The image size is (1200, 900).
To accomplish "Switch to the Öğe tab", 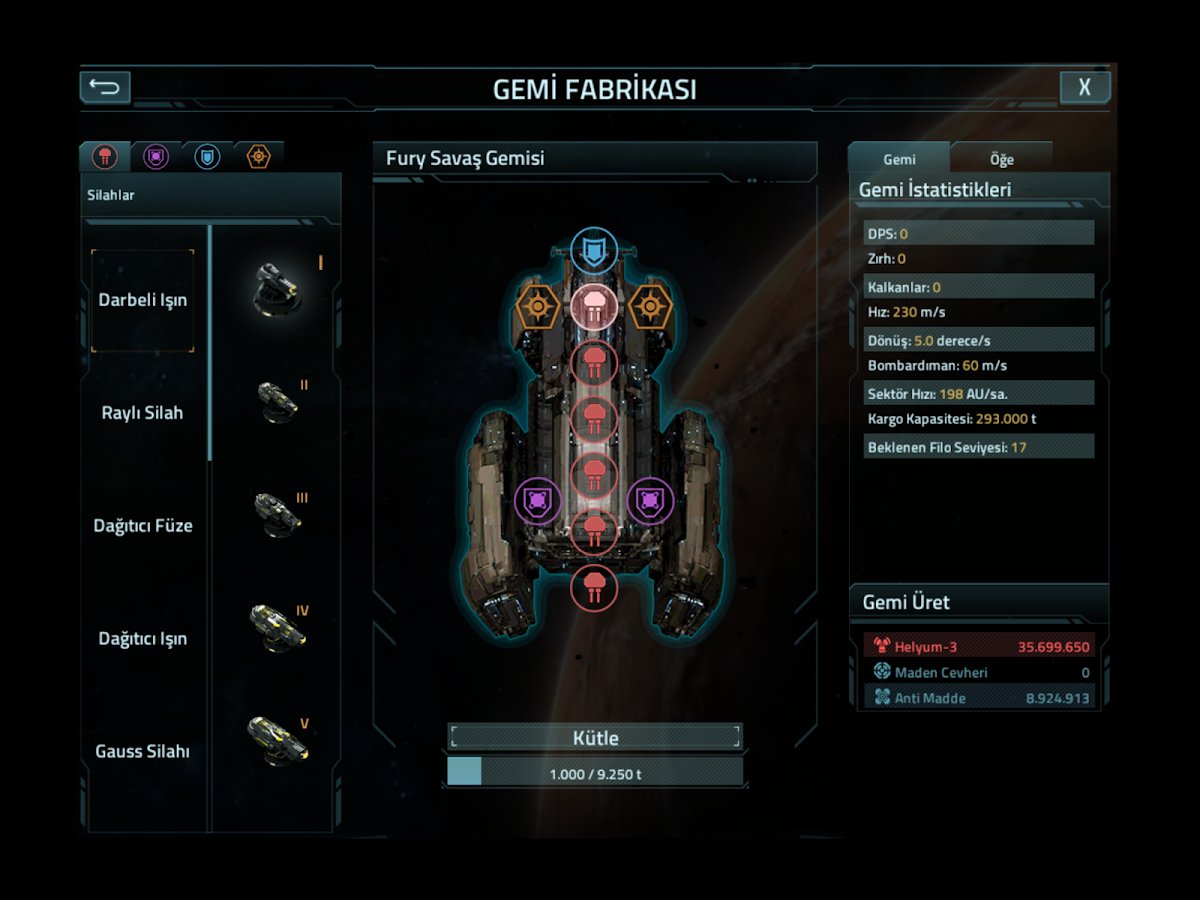I will coord(1001,159).
